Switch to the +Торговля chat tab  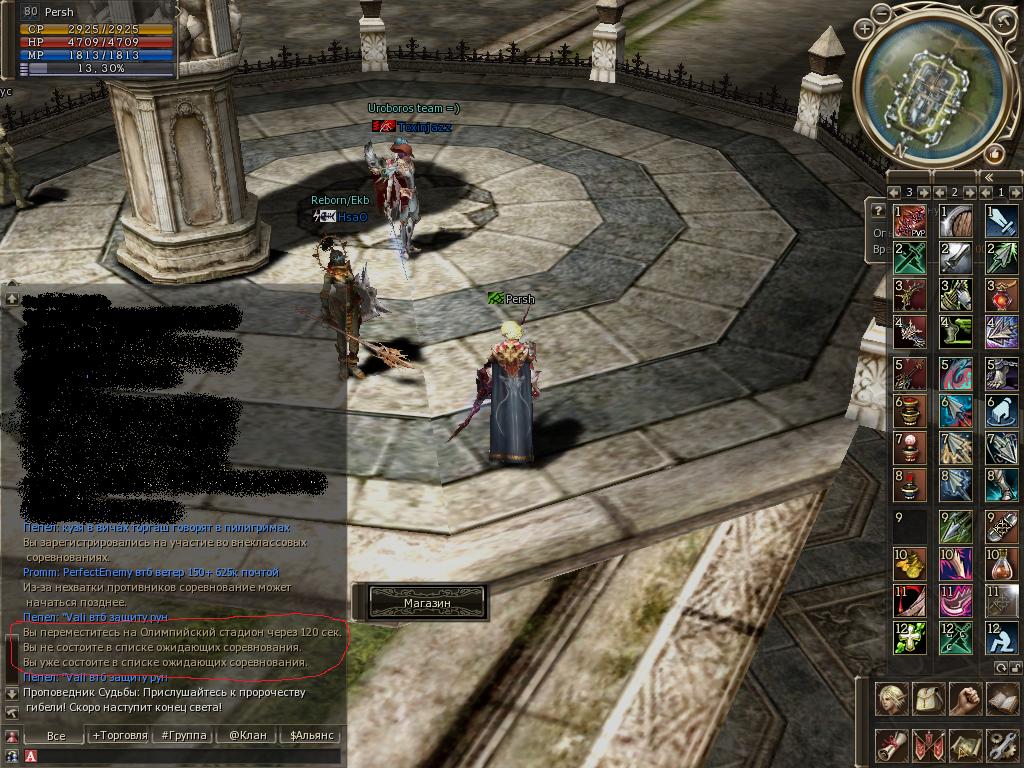pos(119,735)
